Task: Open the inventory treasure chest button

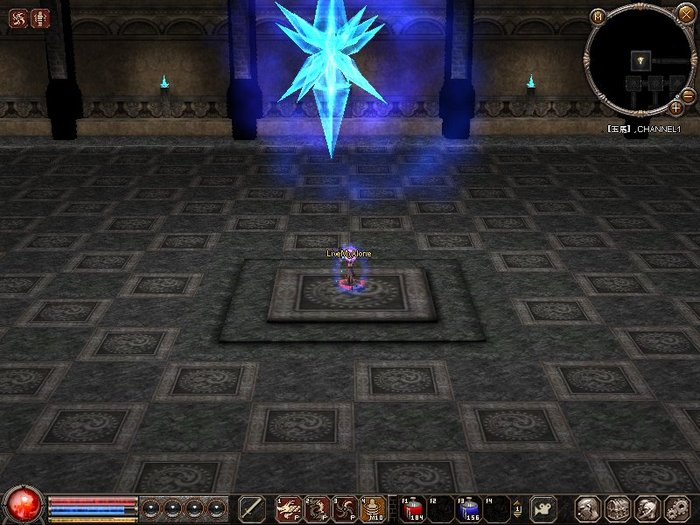Action: pos(617,508)
